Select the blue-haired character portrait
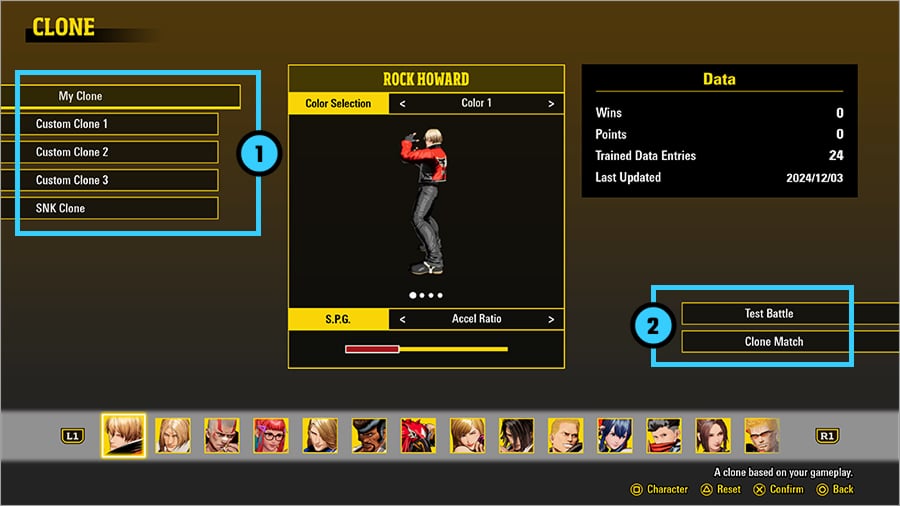Image resolution: width=900 pixels, height=506 pixels. coord(615,436)
